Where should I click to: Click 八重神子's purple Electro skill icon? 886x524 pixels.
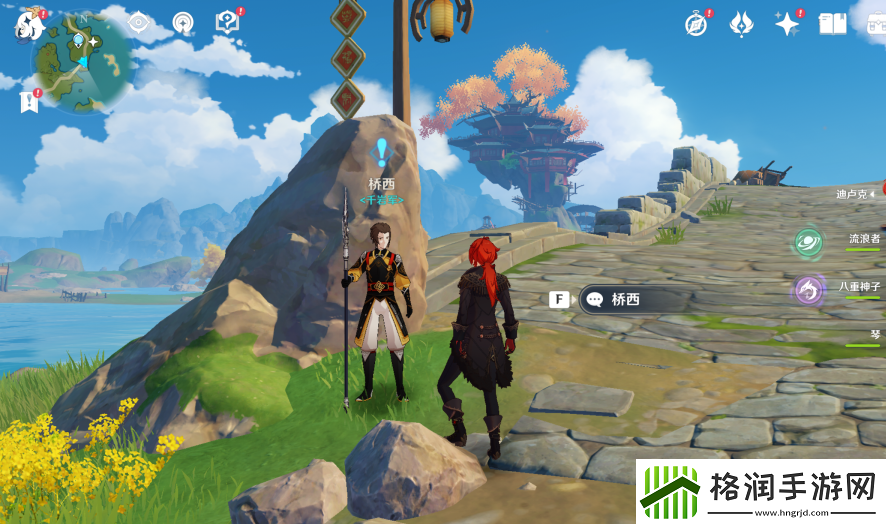808,290
